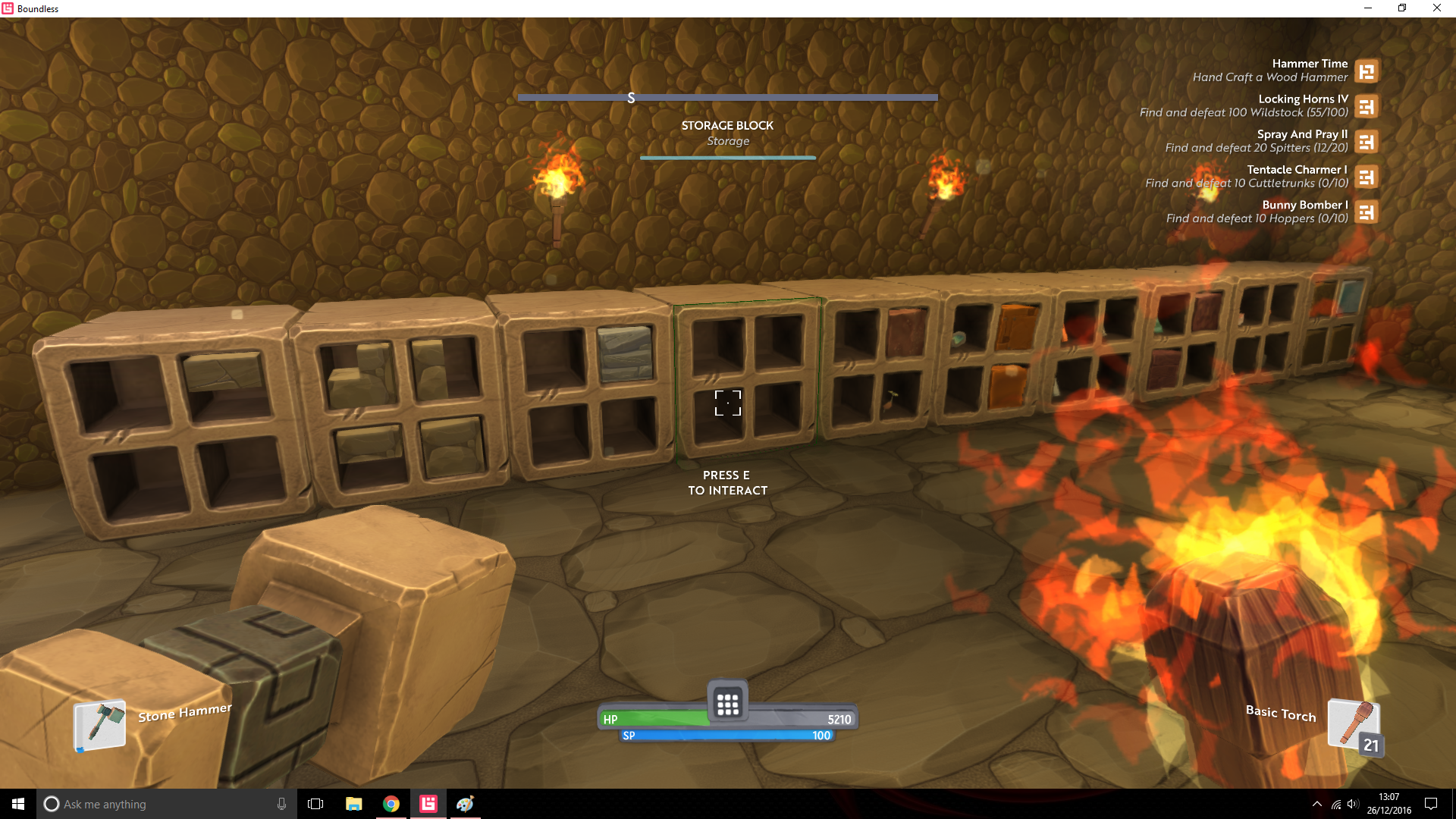The image size is (1456, 819).
Task: Minimize the Boundless window
Action: coord(1368,8)
